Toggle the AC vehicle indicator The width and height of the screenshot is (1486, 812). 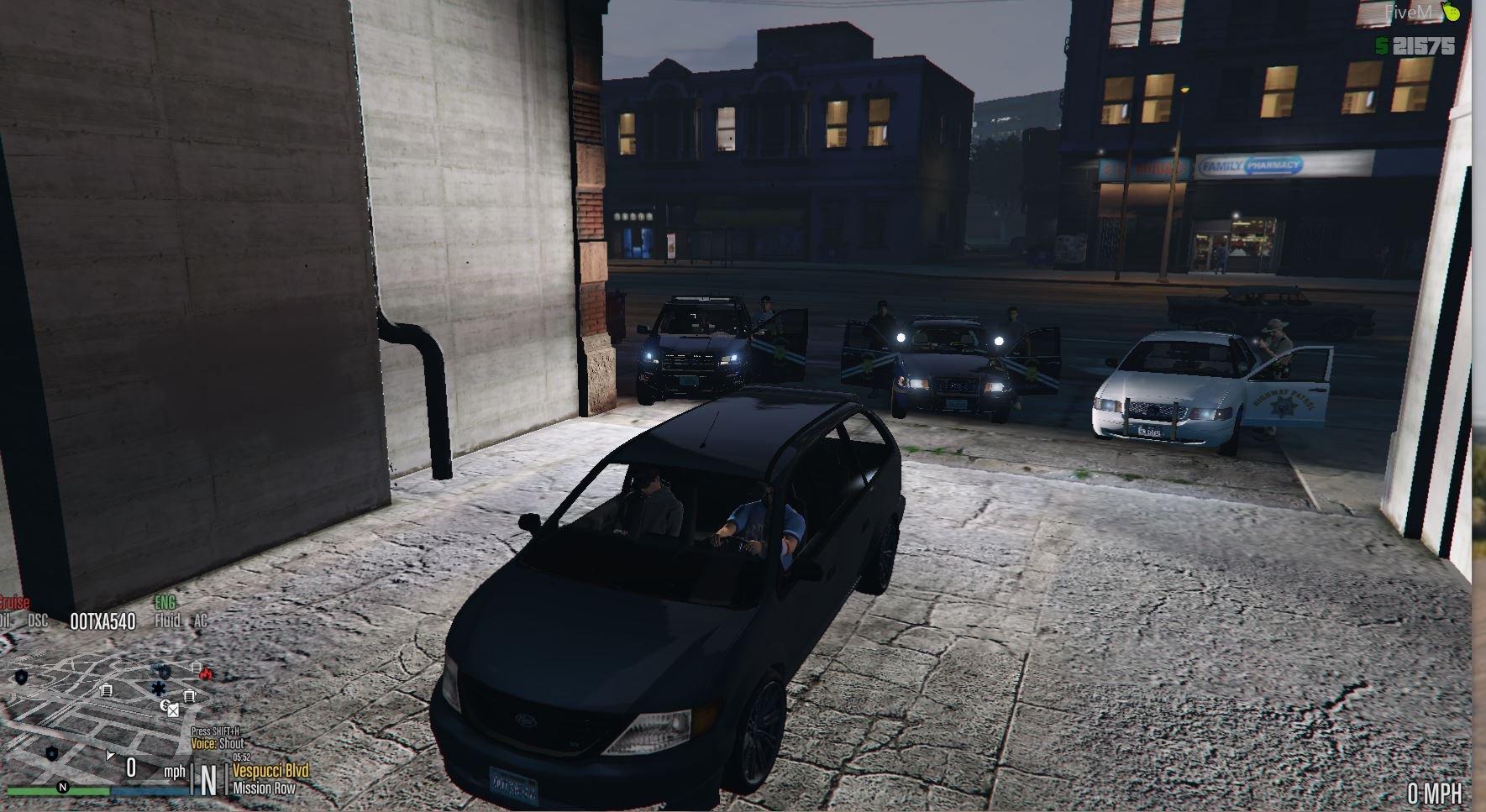(200, 621)
